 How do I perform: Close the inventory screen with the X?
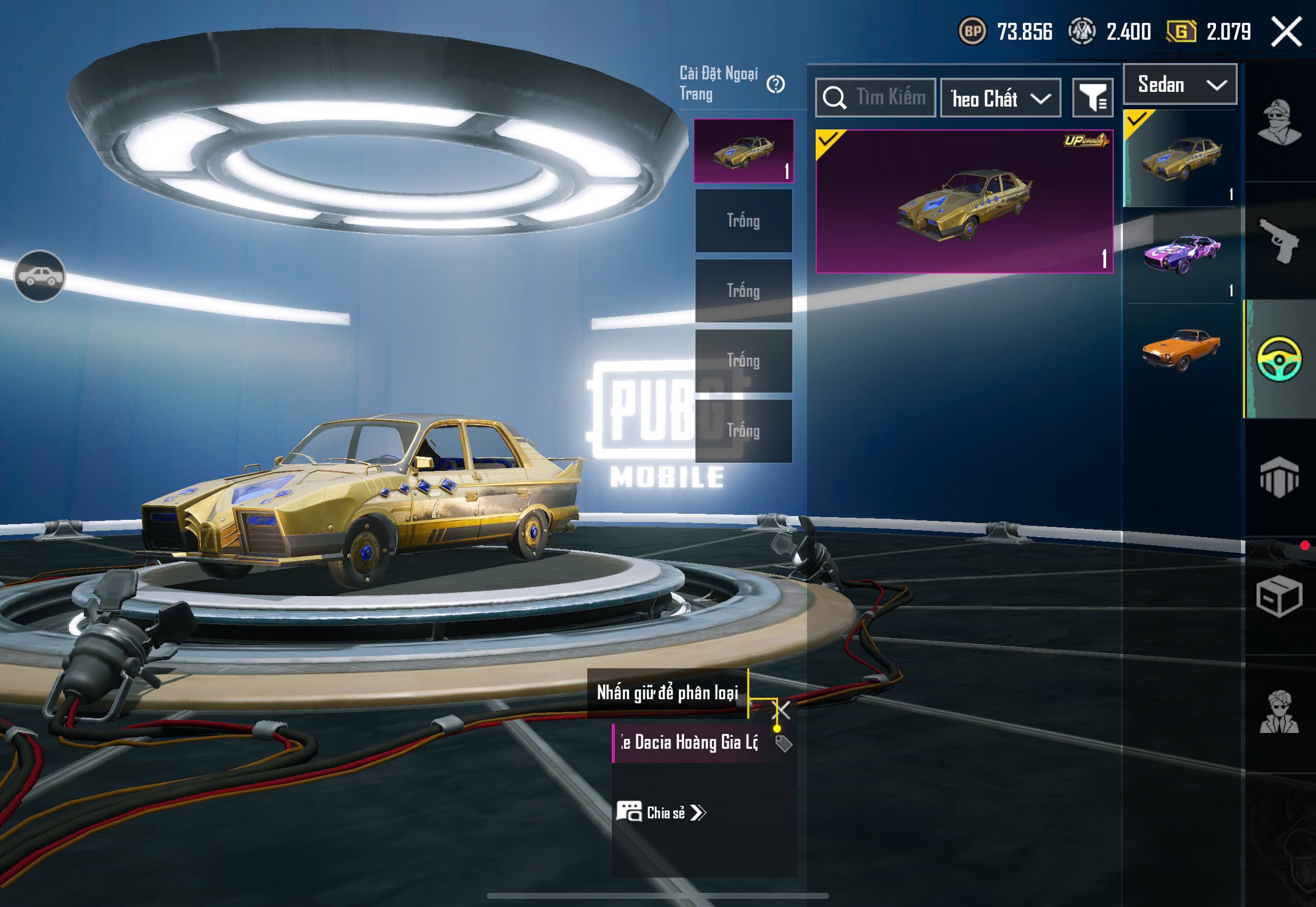1287,32
